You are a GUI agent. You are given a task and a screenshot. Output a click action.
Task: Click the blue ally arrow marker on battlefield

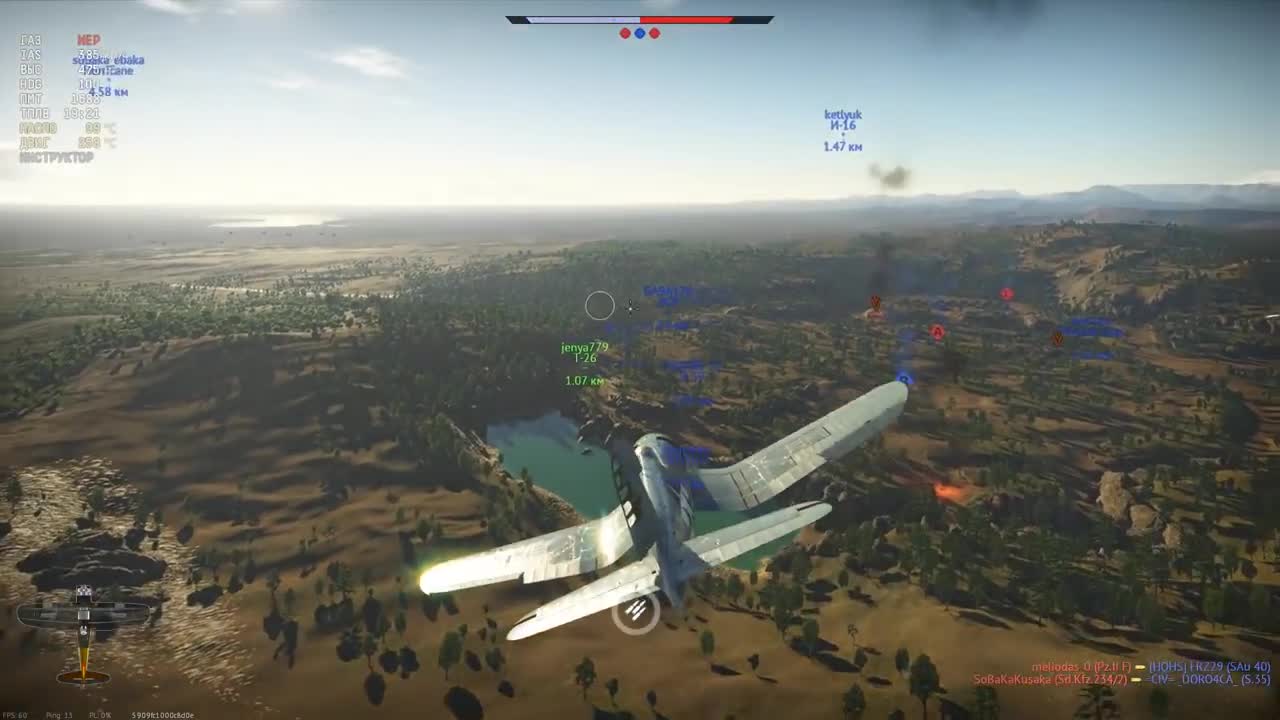904,378
